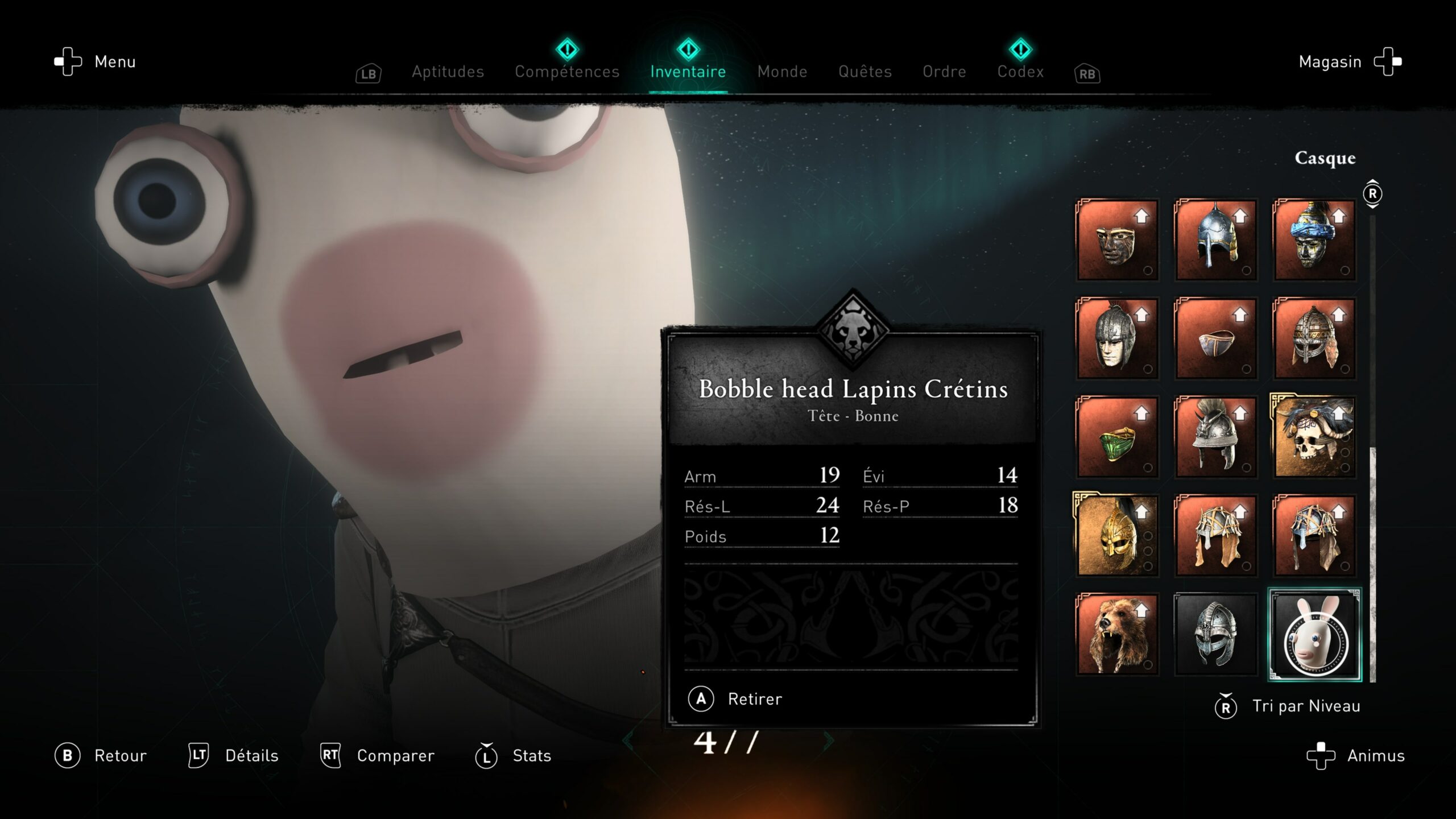Viewport: 1456px width, 819px height.
Task: Select the horned skull helmet with feathers
Action: [1314, 436]
